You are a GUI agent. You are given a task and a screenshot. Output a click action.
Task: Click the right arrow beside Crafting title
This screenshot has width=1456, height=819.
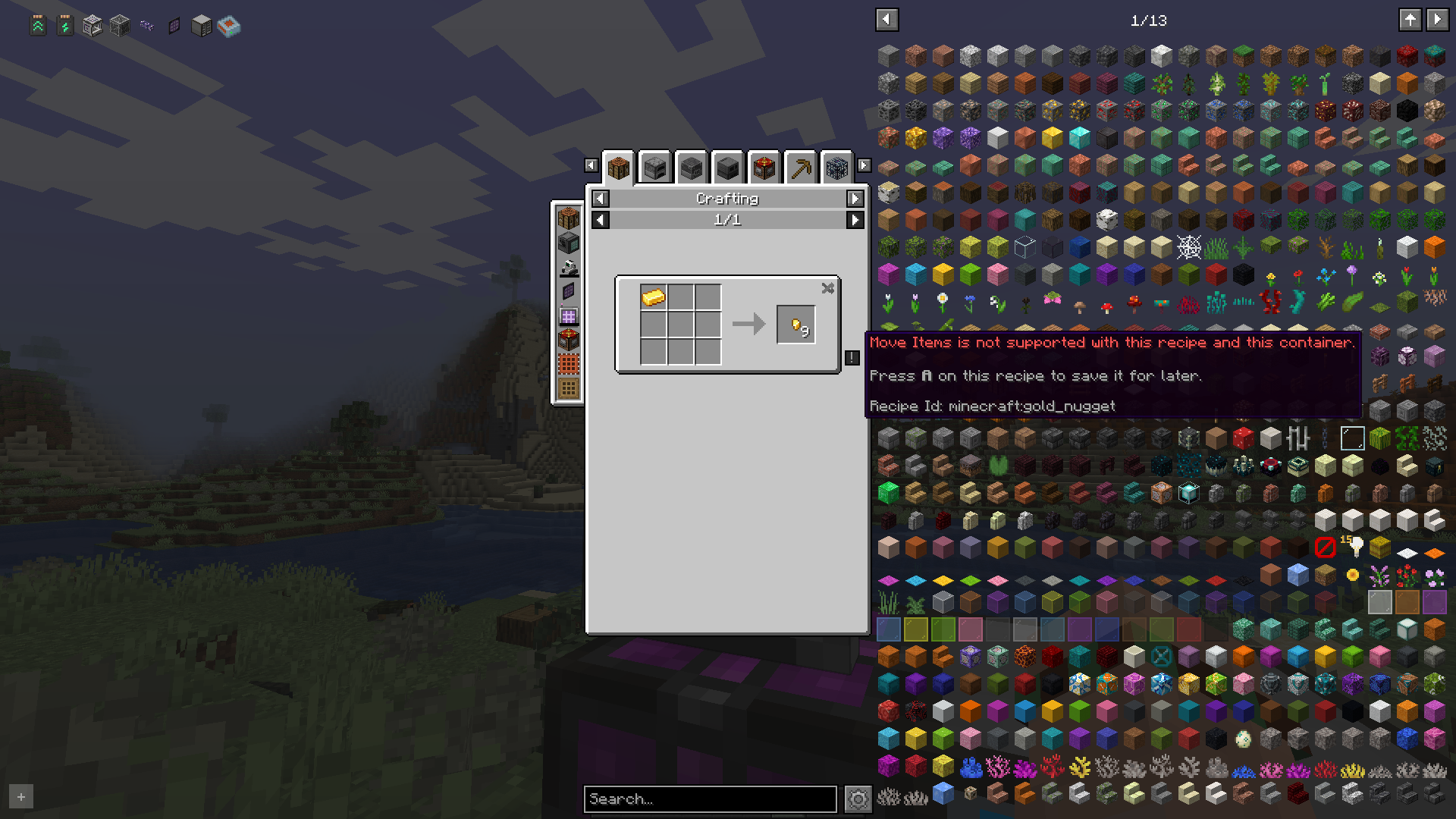tap(855, 198)
